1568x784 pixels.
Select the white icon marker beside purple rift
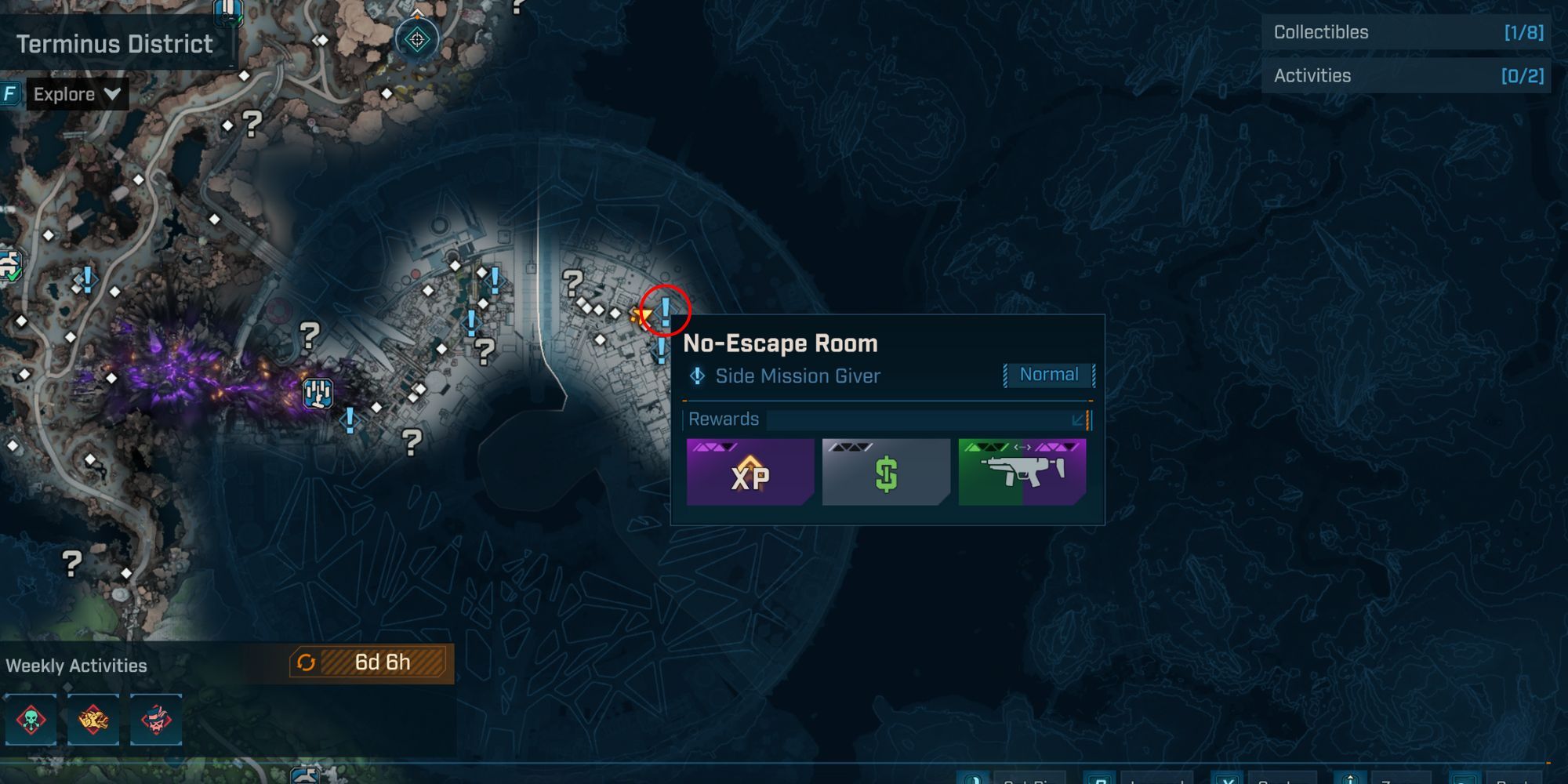[318, 393]
